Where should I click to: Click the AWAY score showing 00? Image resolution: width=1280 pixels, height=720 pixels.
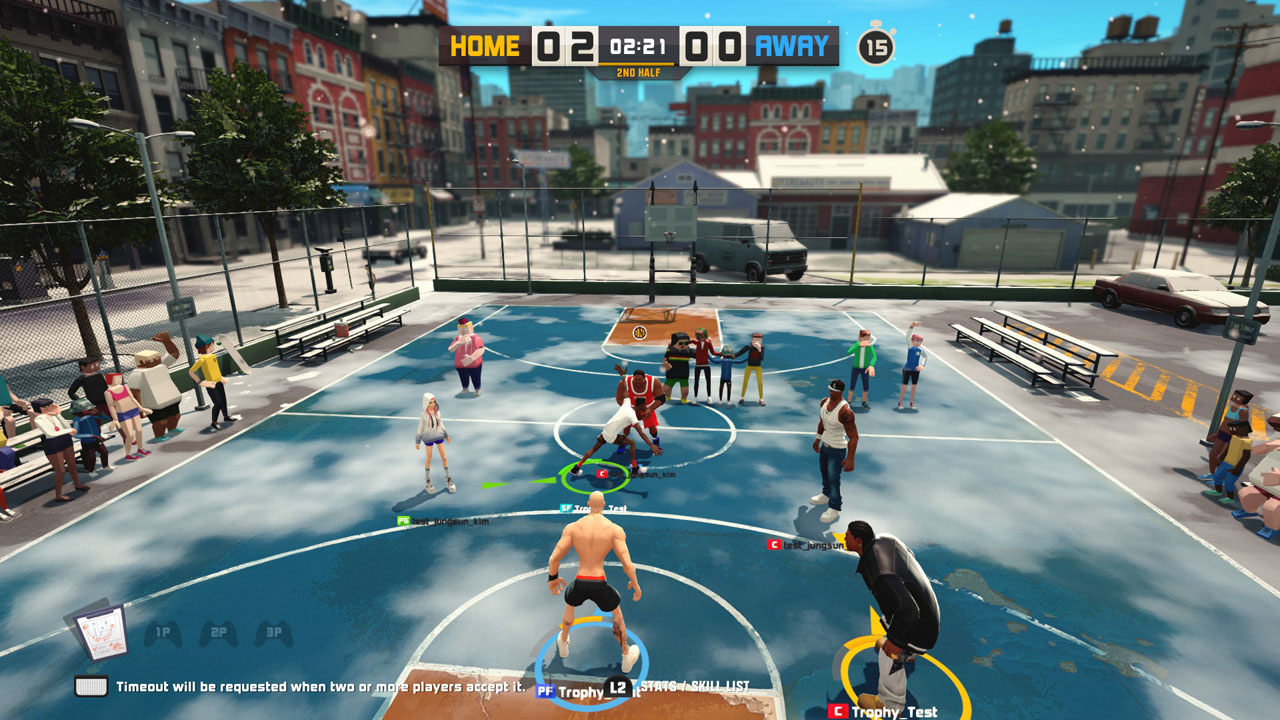click(x=715, y=45)
